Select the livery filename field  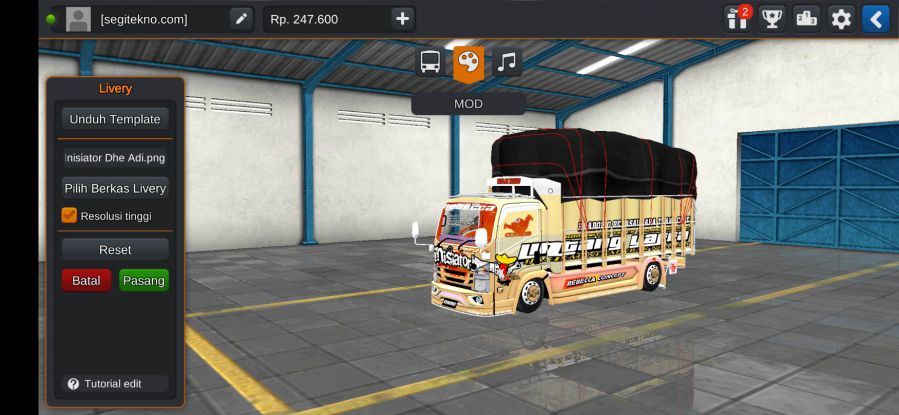(115, 158)
